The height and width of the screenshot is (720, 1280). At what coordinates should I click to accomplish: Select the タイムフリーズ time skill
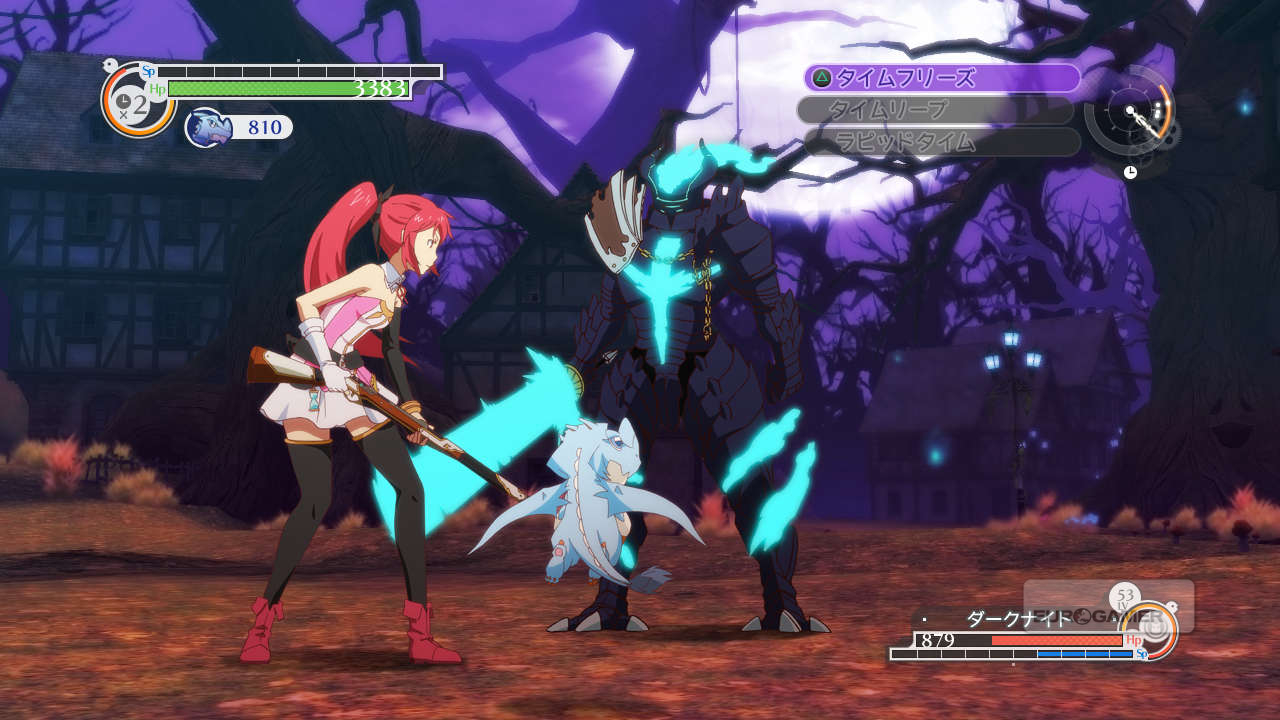click(x=940, y=78)
